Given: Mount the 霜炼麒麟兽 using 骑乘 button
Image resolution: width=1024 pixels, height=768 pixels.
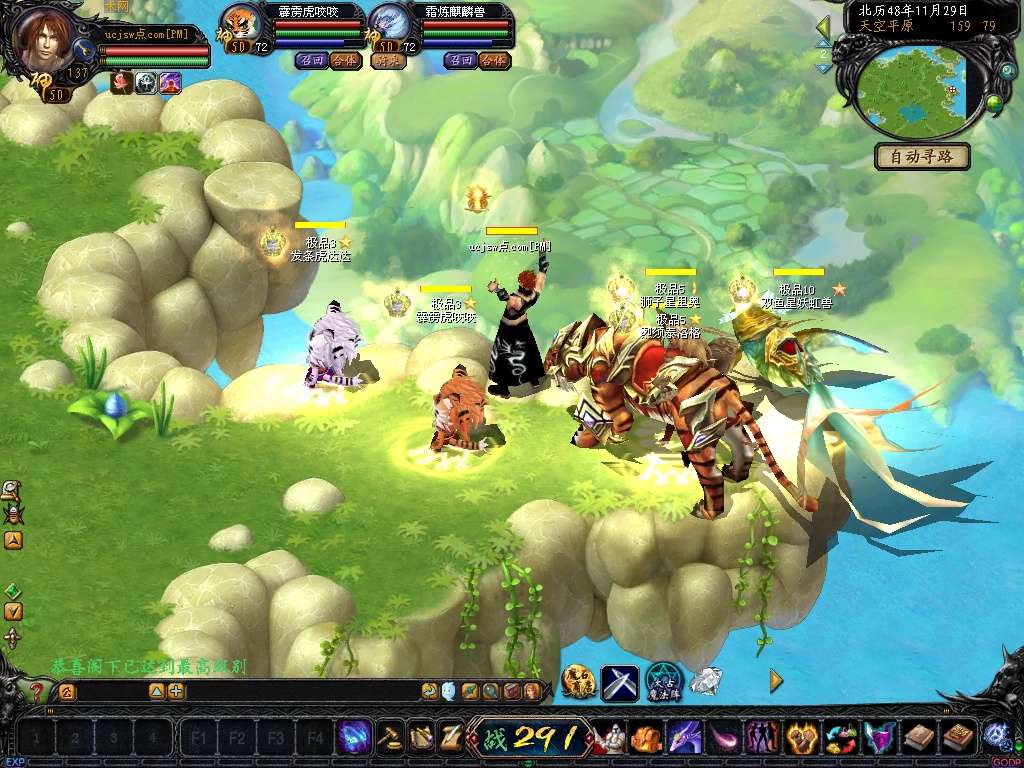Looking at the screenshot, I should [386, 60].
